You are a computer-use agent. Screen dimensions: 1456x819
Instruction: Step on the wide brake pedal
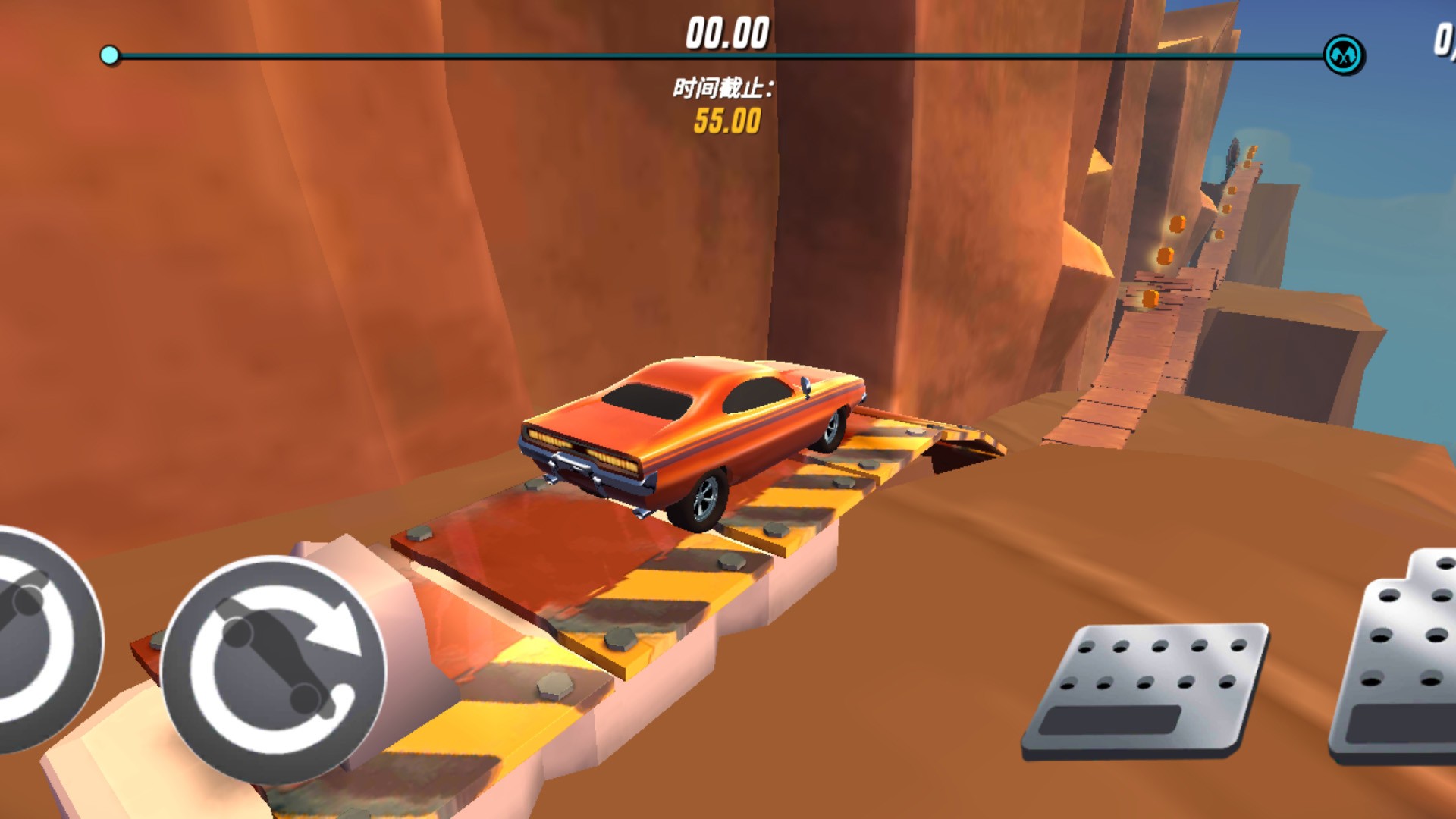tap(1147, 690)
